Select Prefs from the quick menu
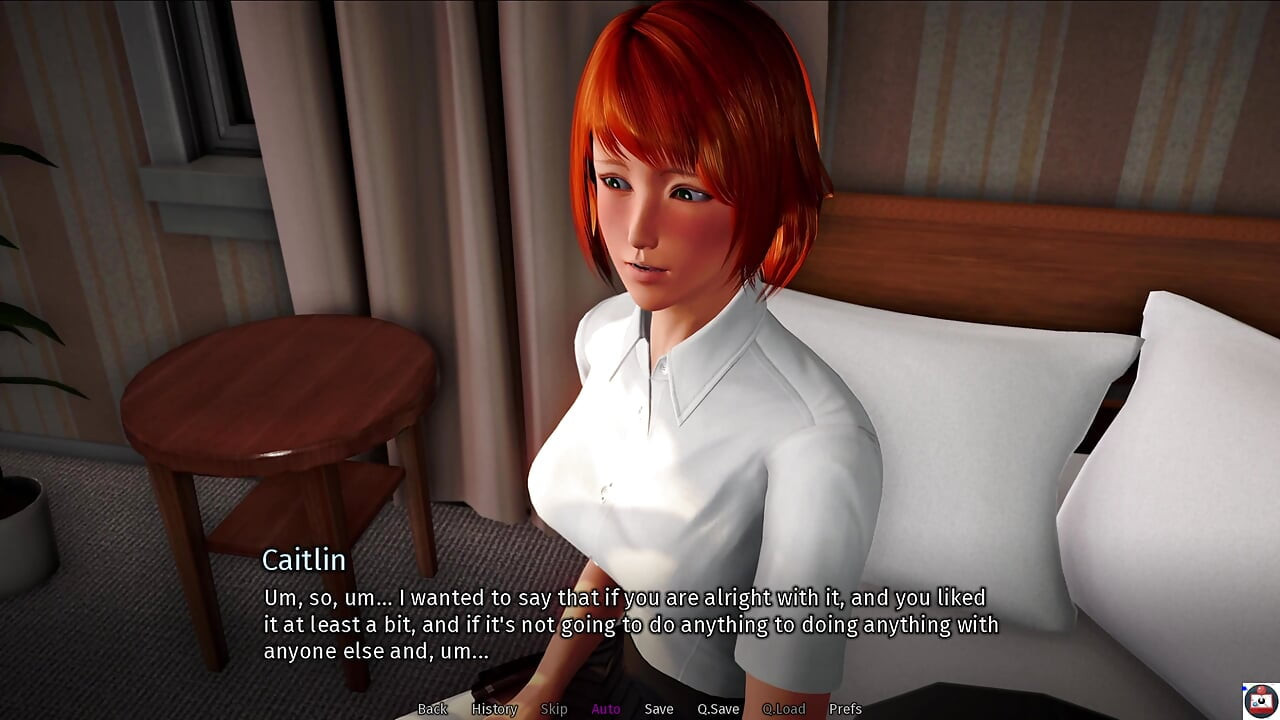Viewport: 1280px width, 720px height. point(846,708)
